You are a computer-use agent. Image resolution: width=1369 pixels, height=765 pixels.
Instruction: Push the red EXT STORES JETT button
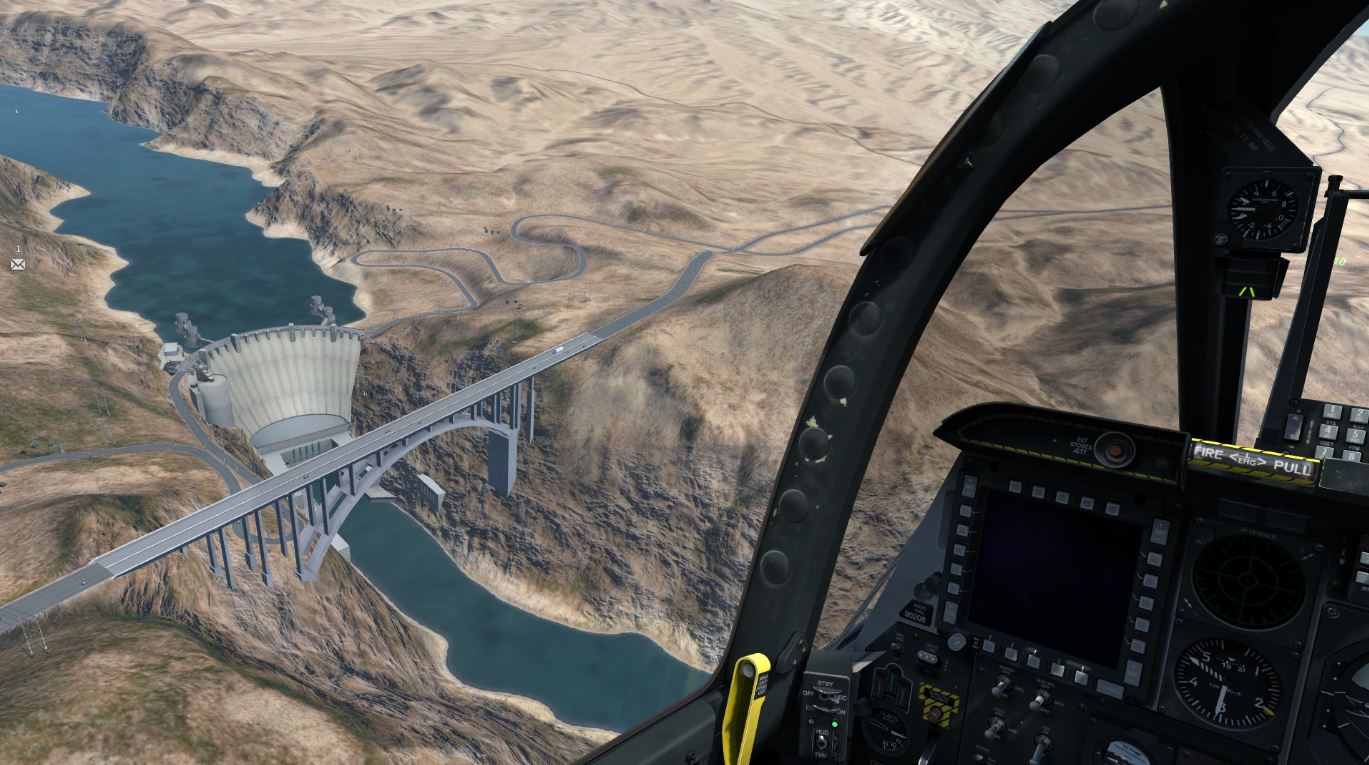pos(1114,447)
